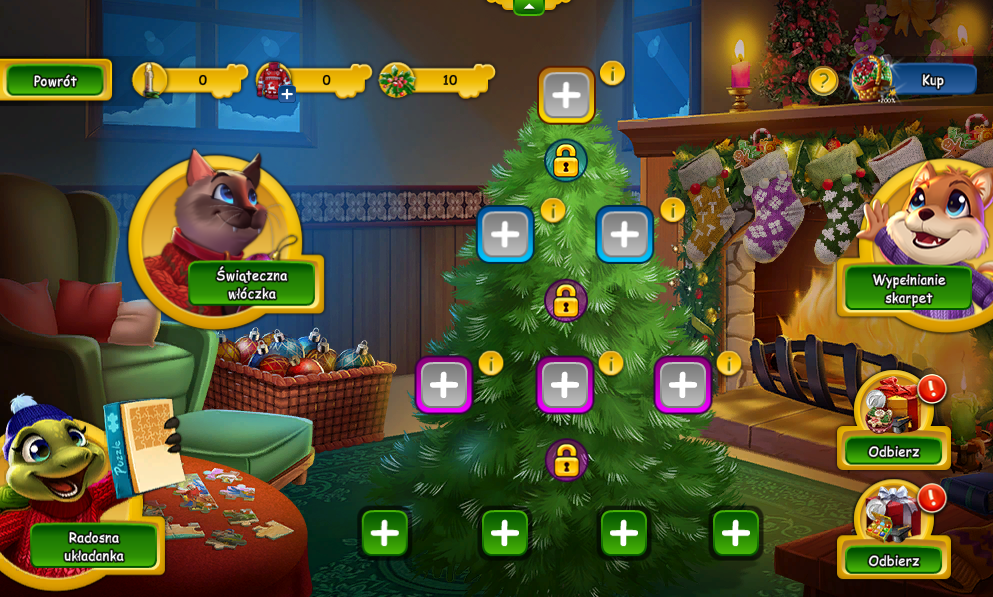Image resolution: width=993 pixels, height=597 pixels.
Task: Open the Wypełnianie skarpet event
Action: point(908,288)
